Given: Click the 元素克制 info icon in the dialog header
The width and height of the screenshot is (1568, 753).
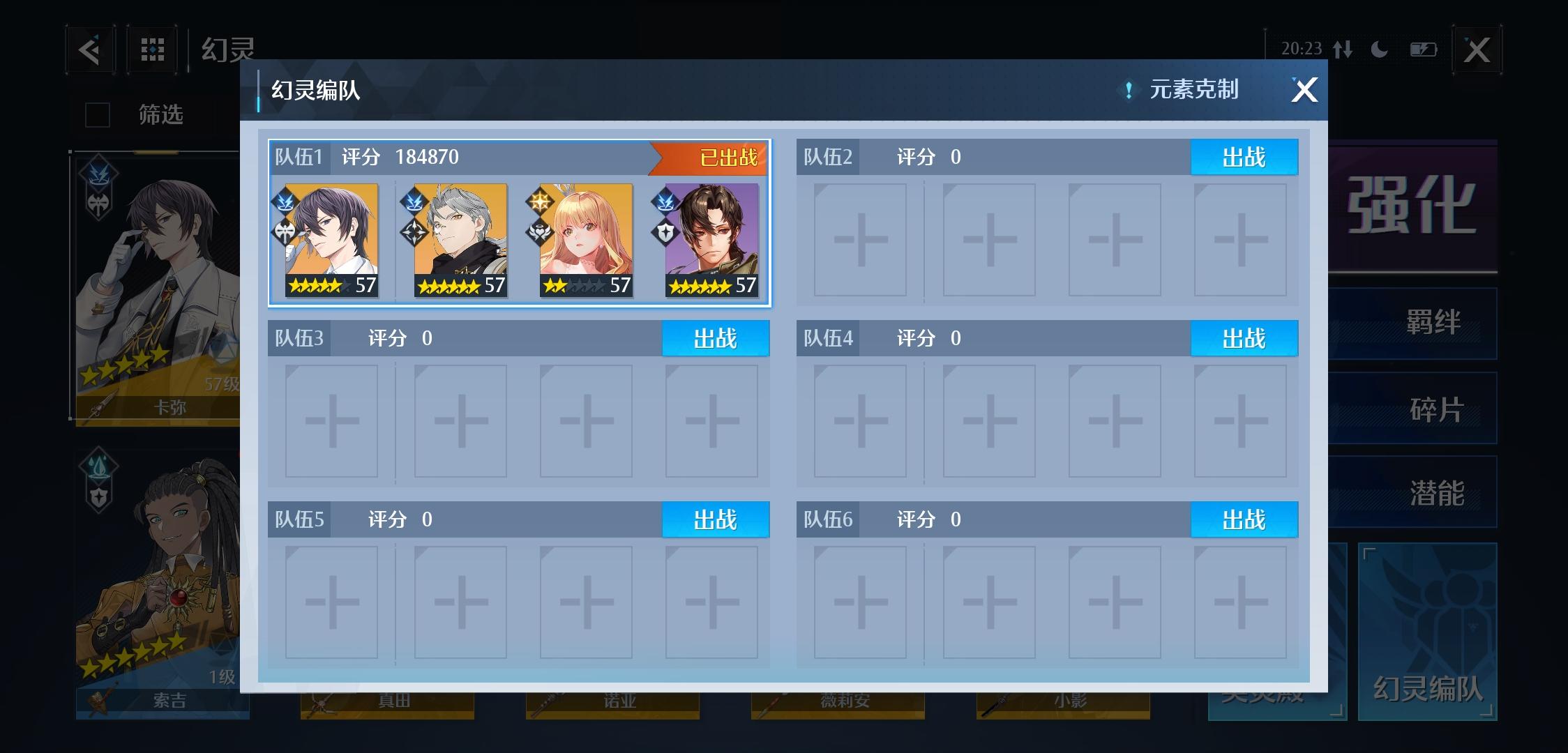Looking at the screenshot, I should tap(1128, 89).
